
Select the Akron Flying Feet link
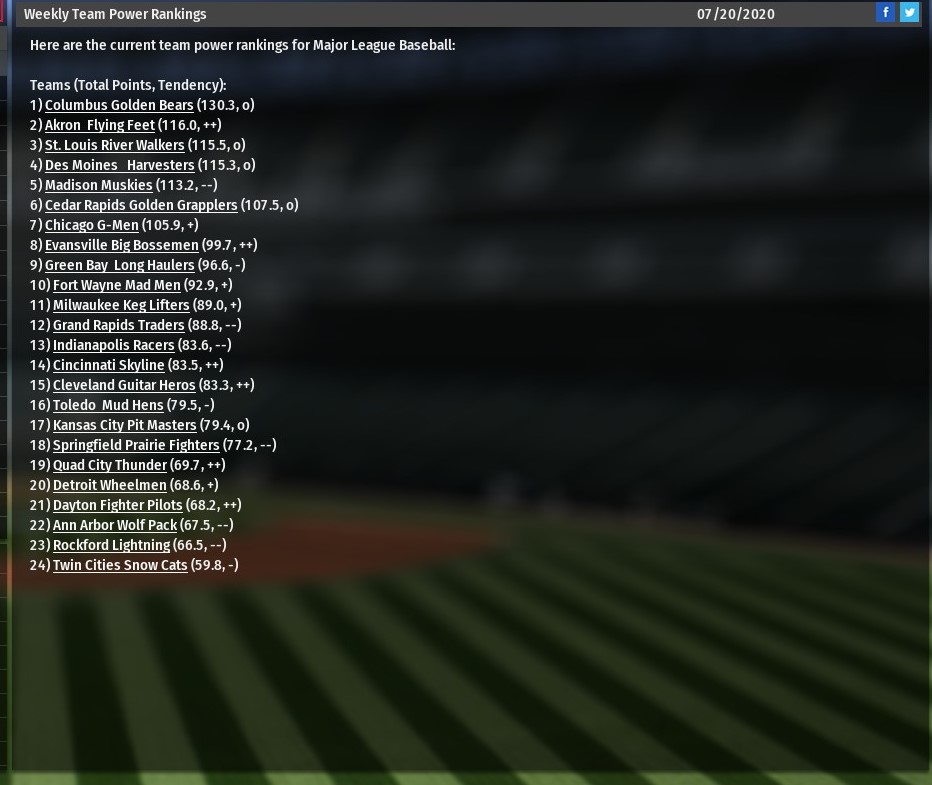pos(100,125)
